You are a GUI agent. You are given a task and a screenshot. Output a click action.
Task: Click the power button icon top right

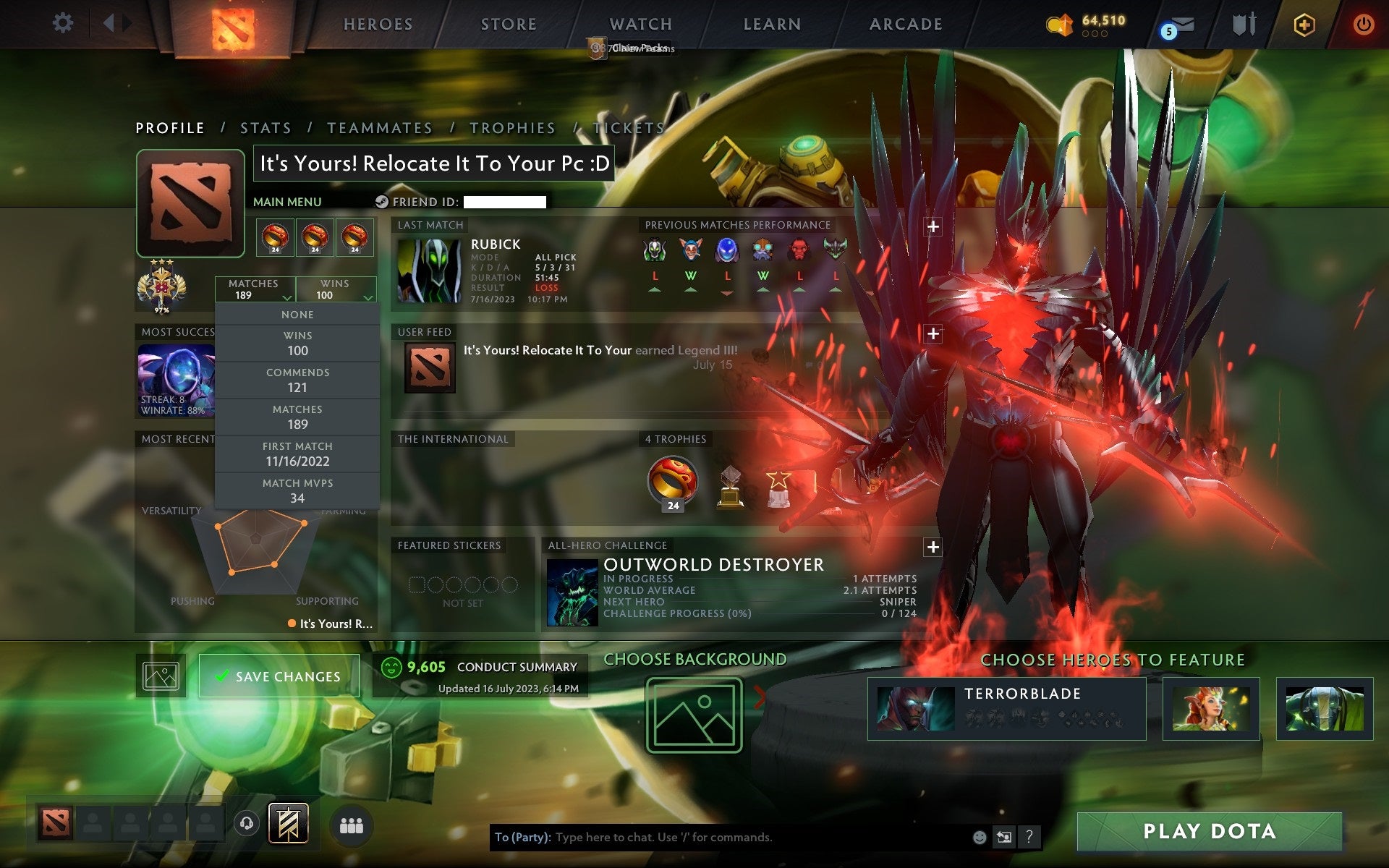pyautogui.click(x=1363, y=23)
